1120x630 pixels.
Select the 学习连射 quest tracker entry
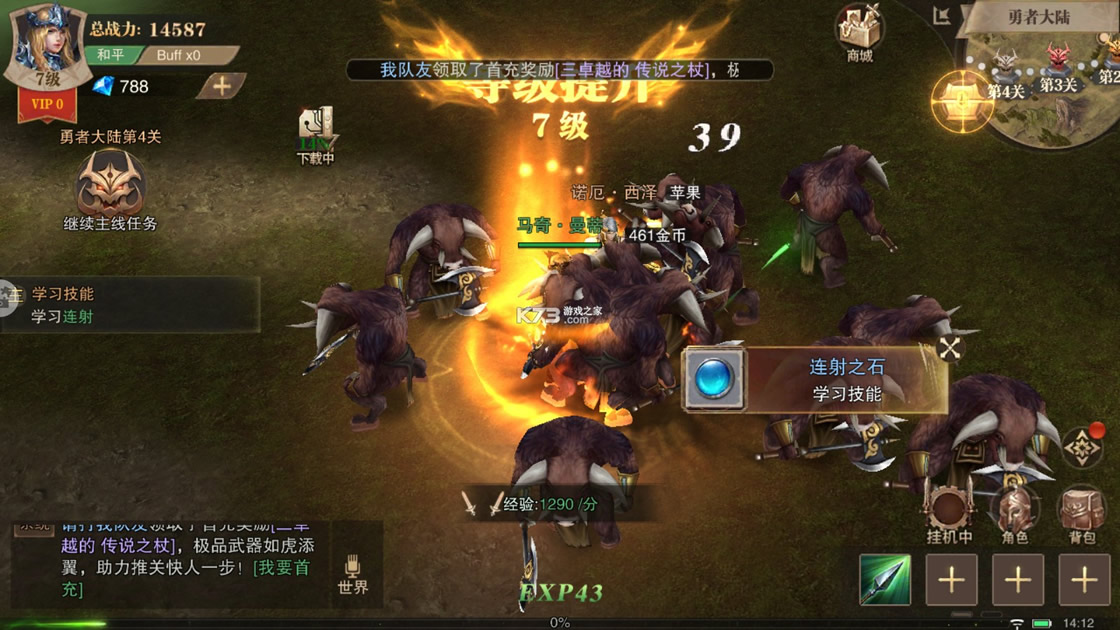130,305
